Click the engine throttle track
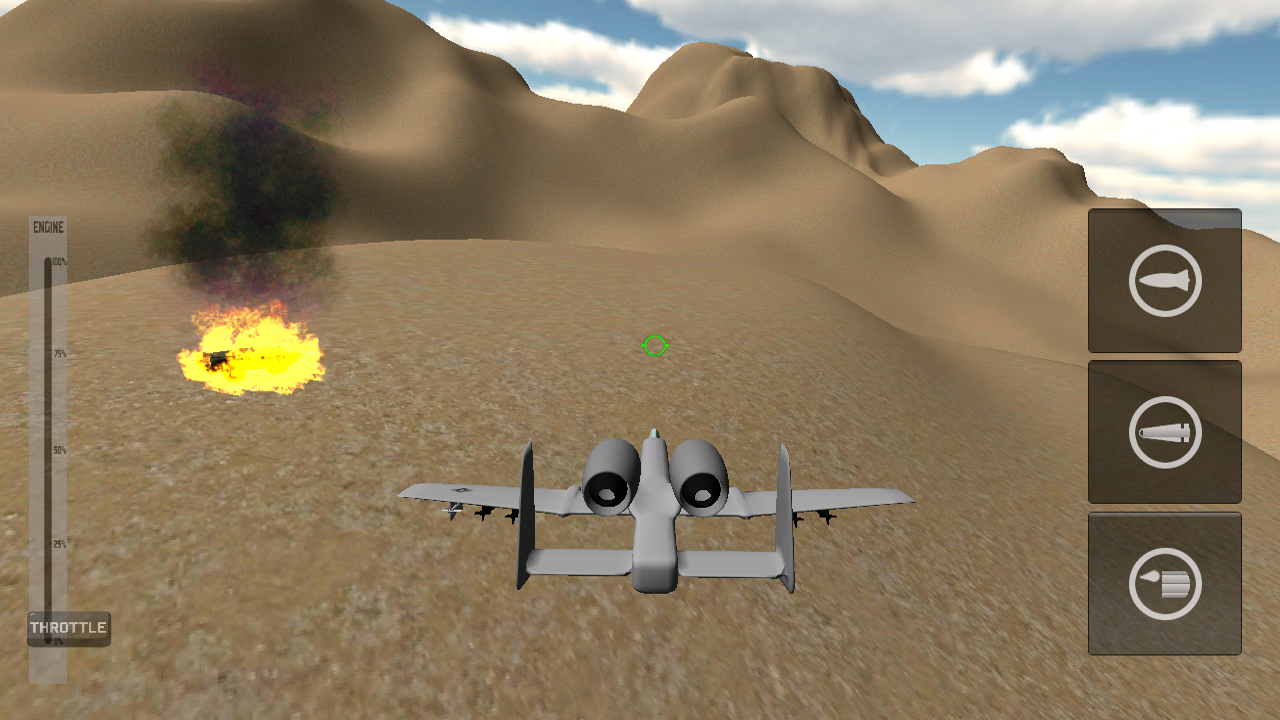Viewport: 1280px width, 720px height. click(48, 450)
